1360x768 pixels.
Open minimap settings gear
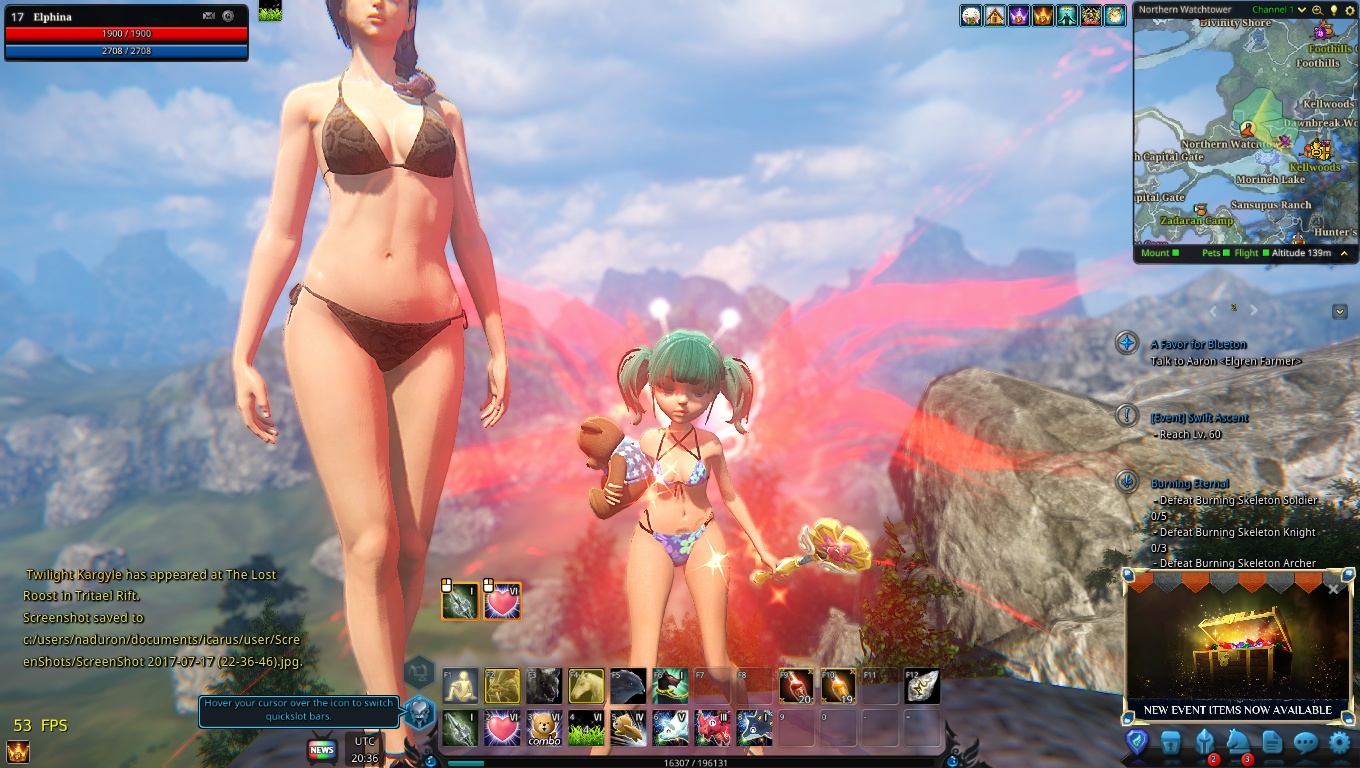click(x=1349, y=10)
